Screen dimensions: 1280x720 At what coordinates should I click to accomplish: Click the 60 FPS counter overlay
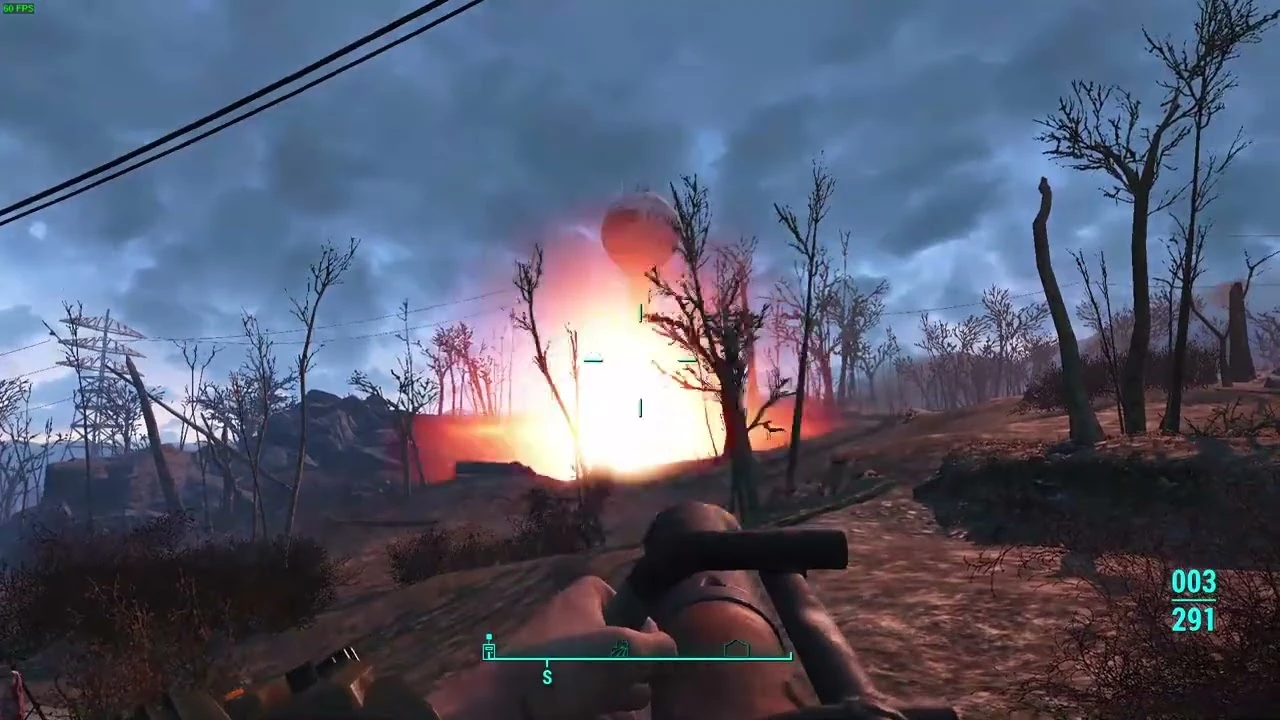[17, 8]
